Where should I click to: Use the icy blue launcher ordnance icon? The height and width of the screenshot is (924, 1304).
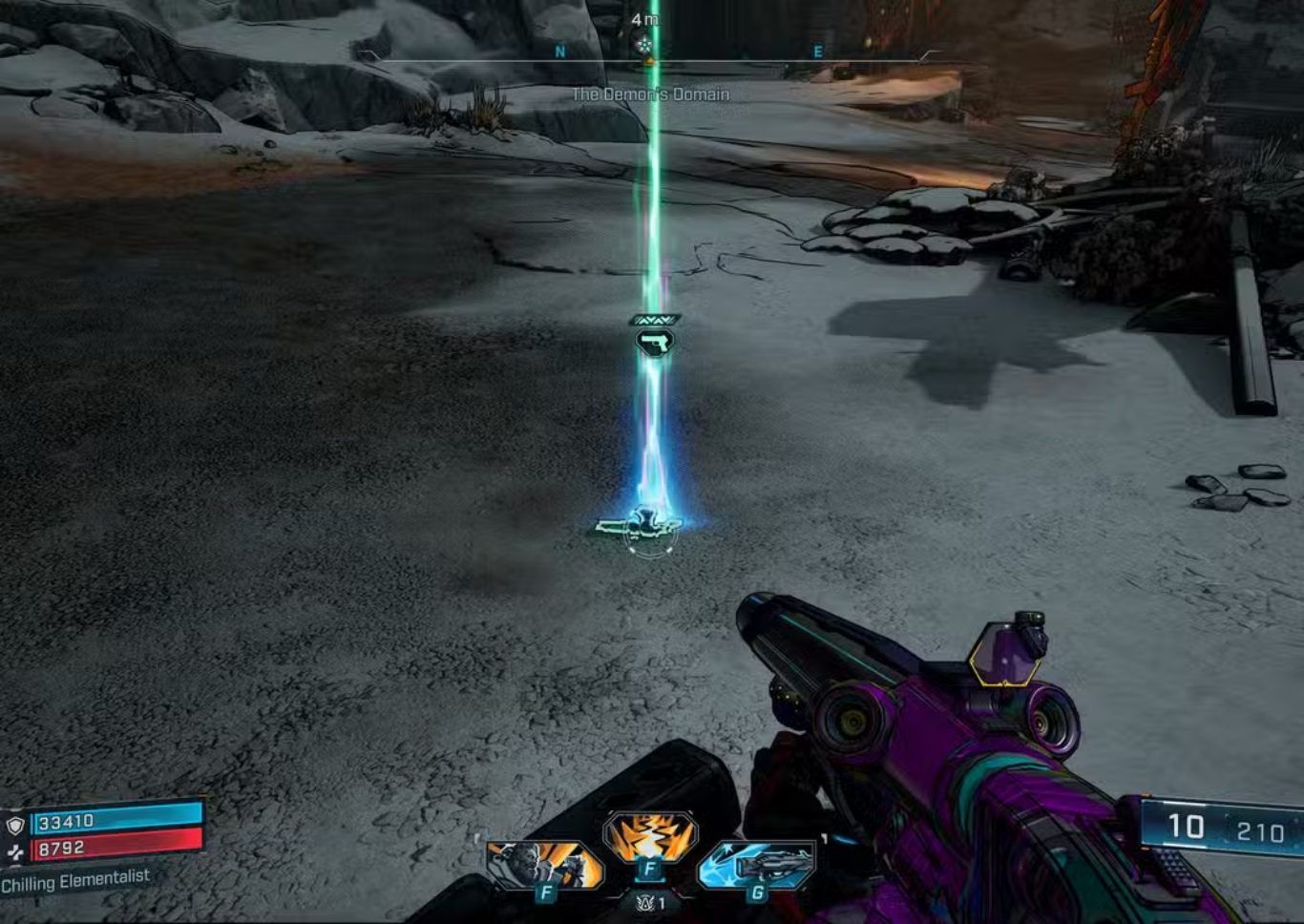757,865
